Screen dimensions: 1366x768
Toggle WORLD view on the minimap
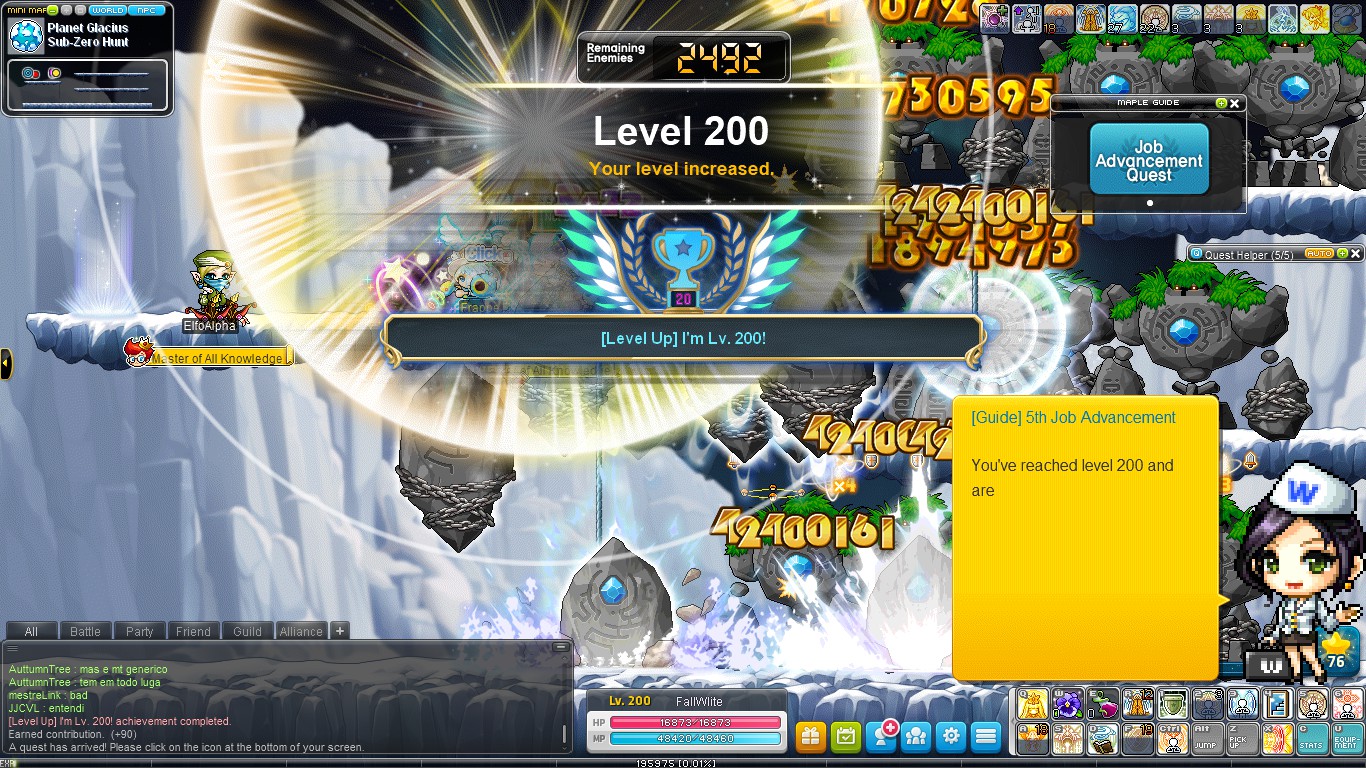pos(106,9)
